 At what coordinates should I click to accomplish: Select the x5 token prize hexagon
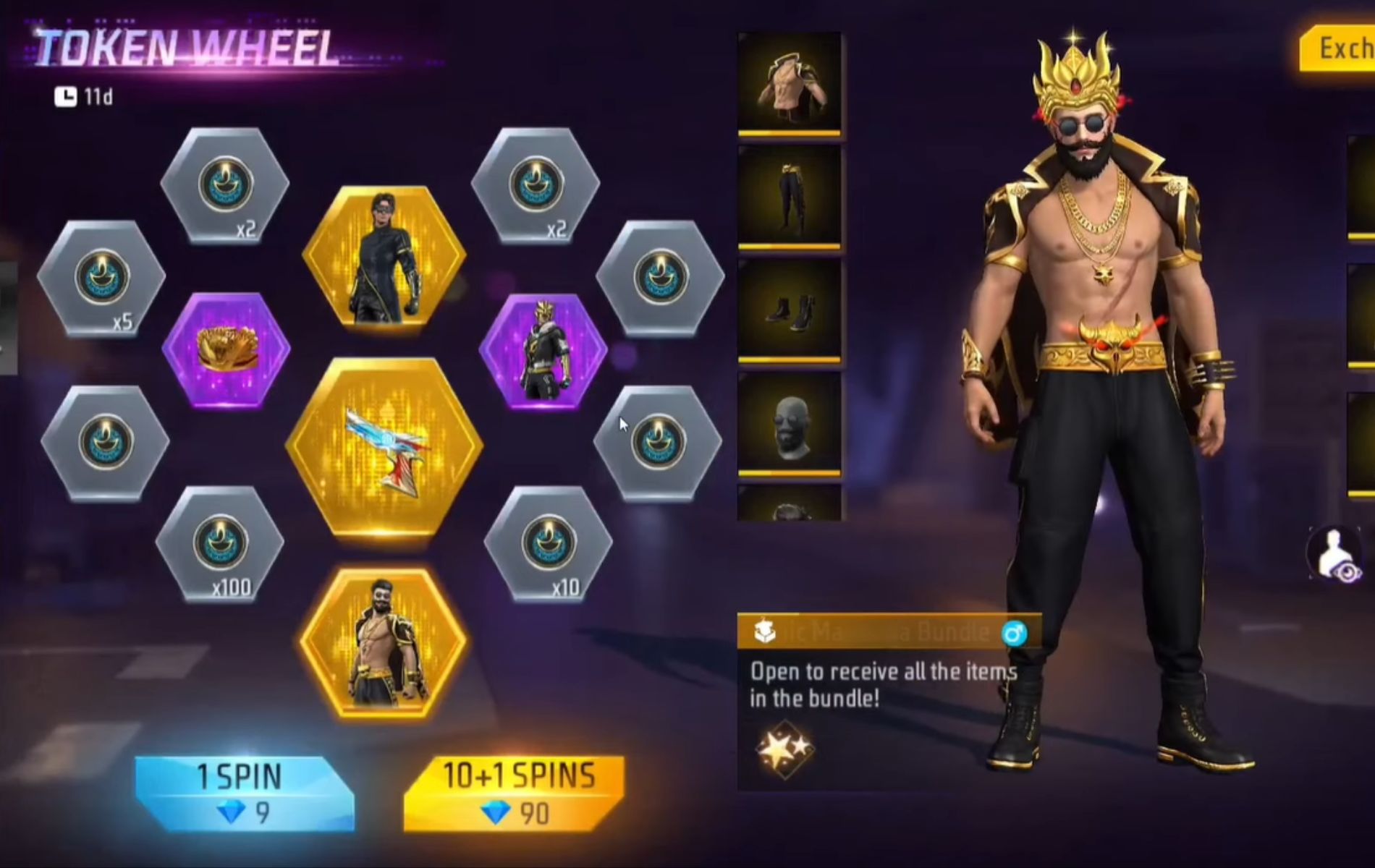coord(101,278)
